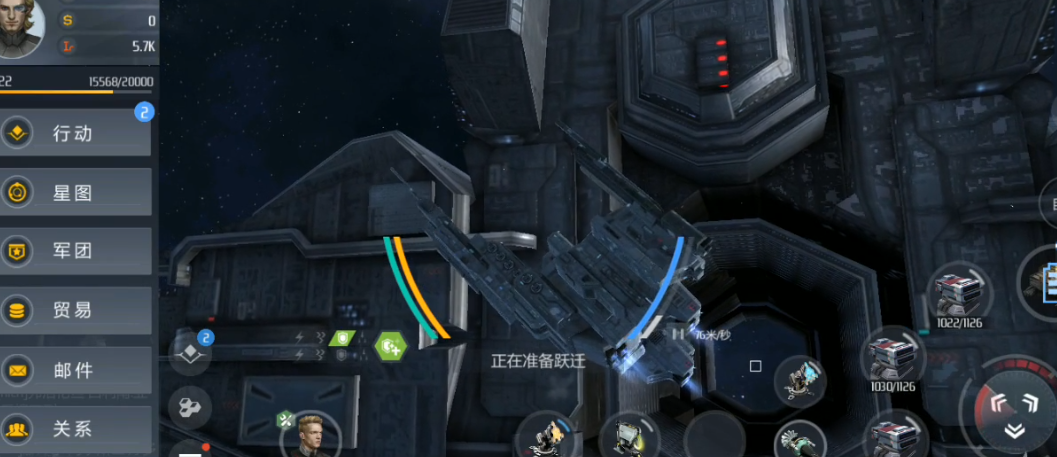
Task: Activate the green hexagon shield booster icon
Action: 389,346
